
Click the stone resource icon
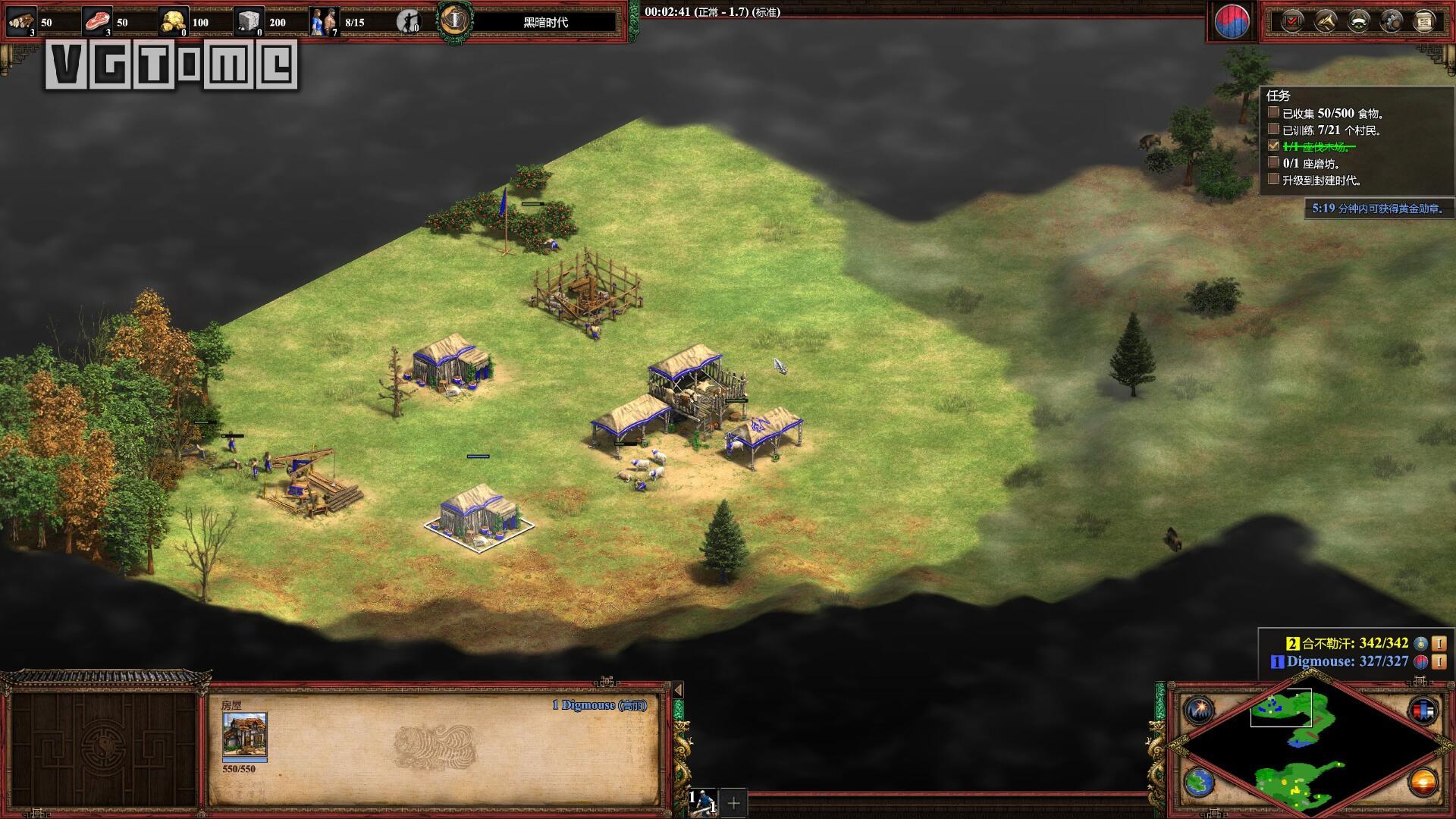[x=249, y=21]
